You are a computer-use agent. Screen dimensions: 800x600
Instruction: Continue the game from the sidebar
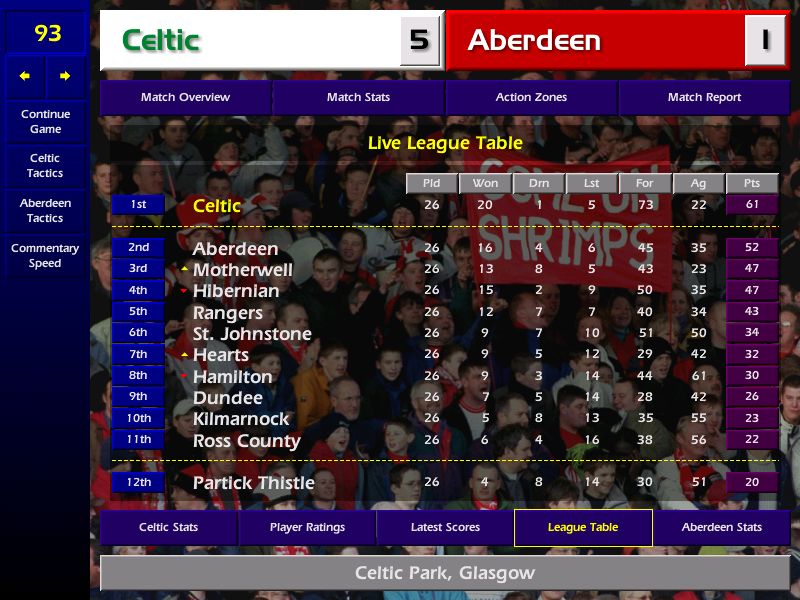click(45, 121)
